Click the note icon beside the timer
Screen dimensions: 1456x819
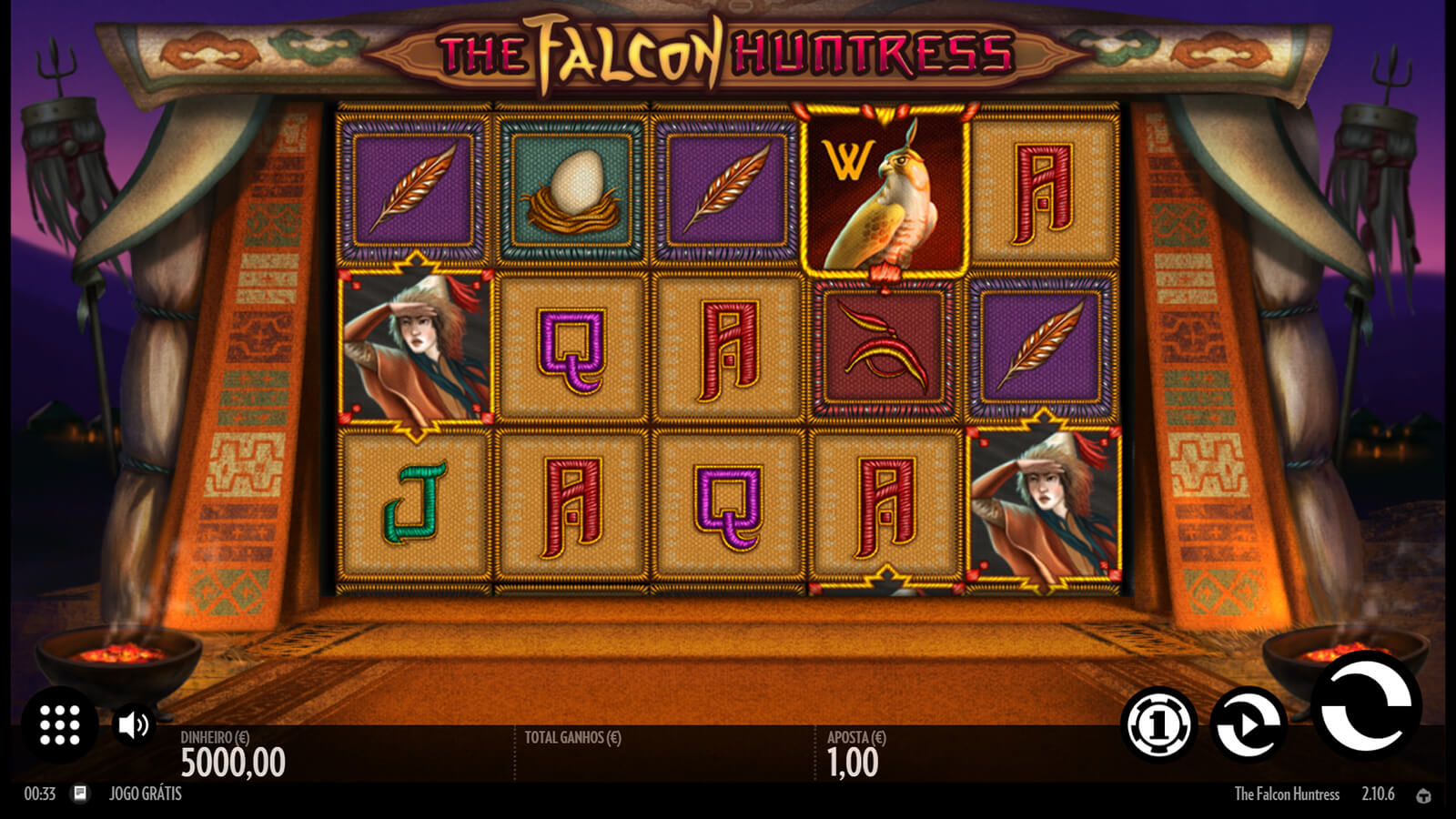[x=80, y=794]
